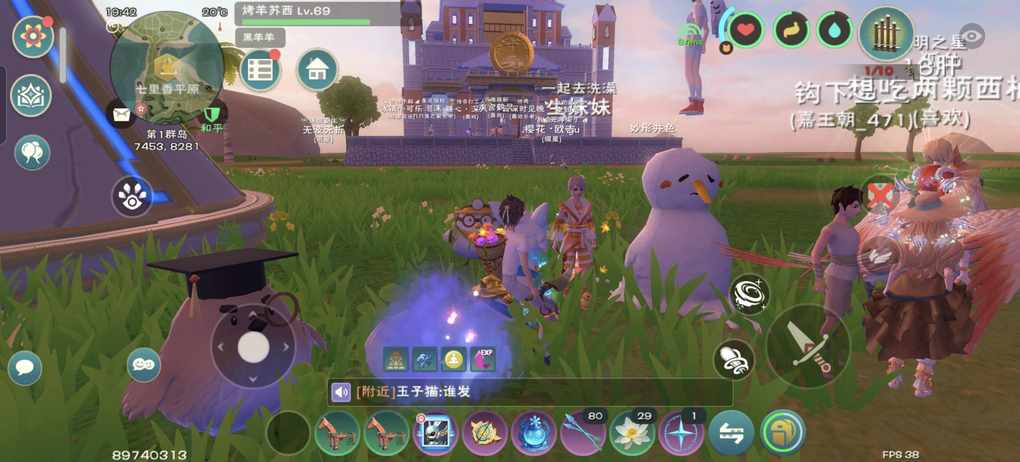Tap the lotus book icon
This screenshot has width=1020, height=462.
click(x=31, y=96)
